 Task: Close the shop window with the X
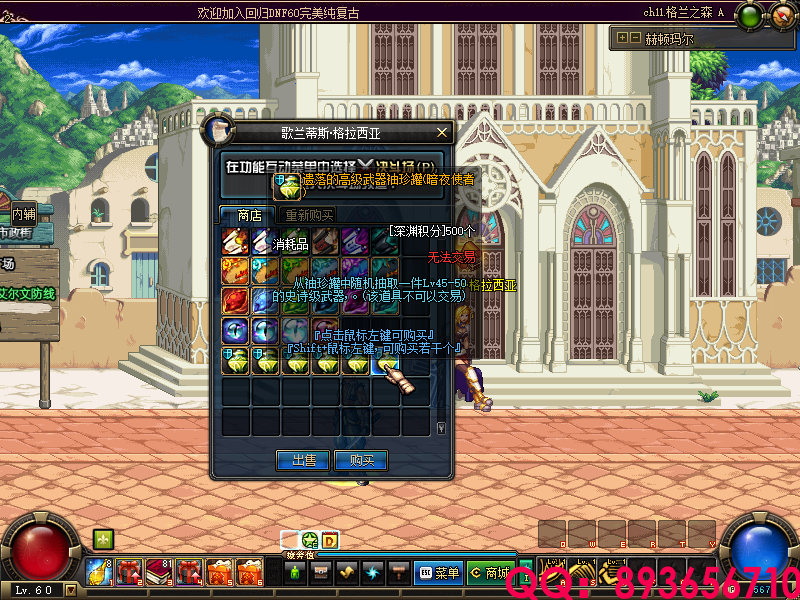(442, 132)
